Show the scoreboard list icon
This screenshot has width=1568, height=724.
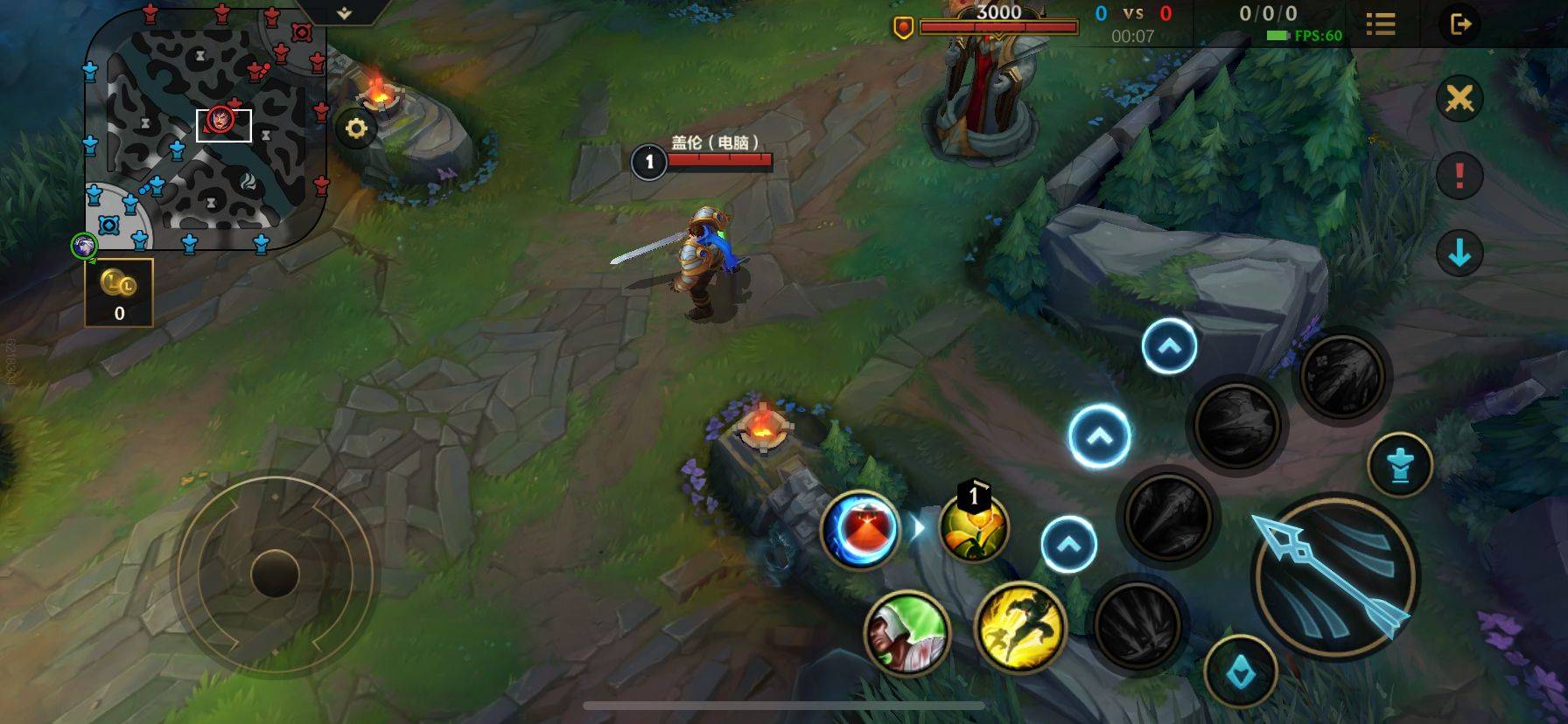point(1380,24)
